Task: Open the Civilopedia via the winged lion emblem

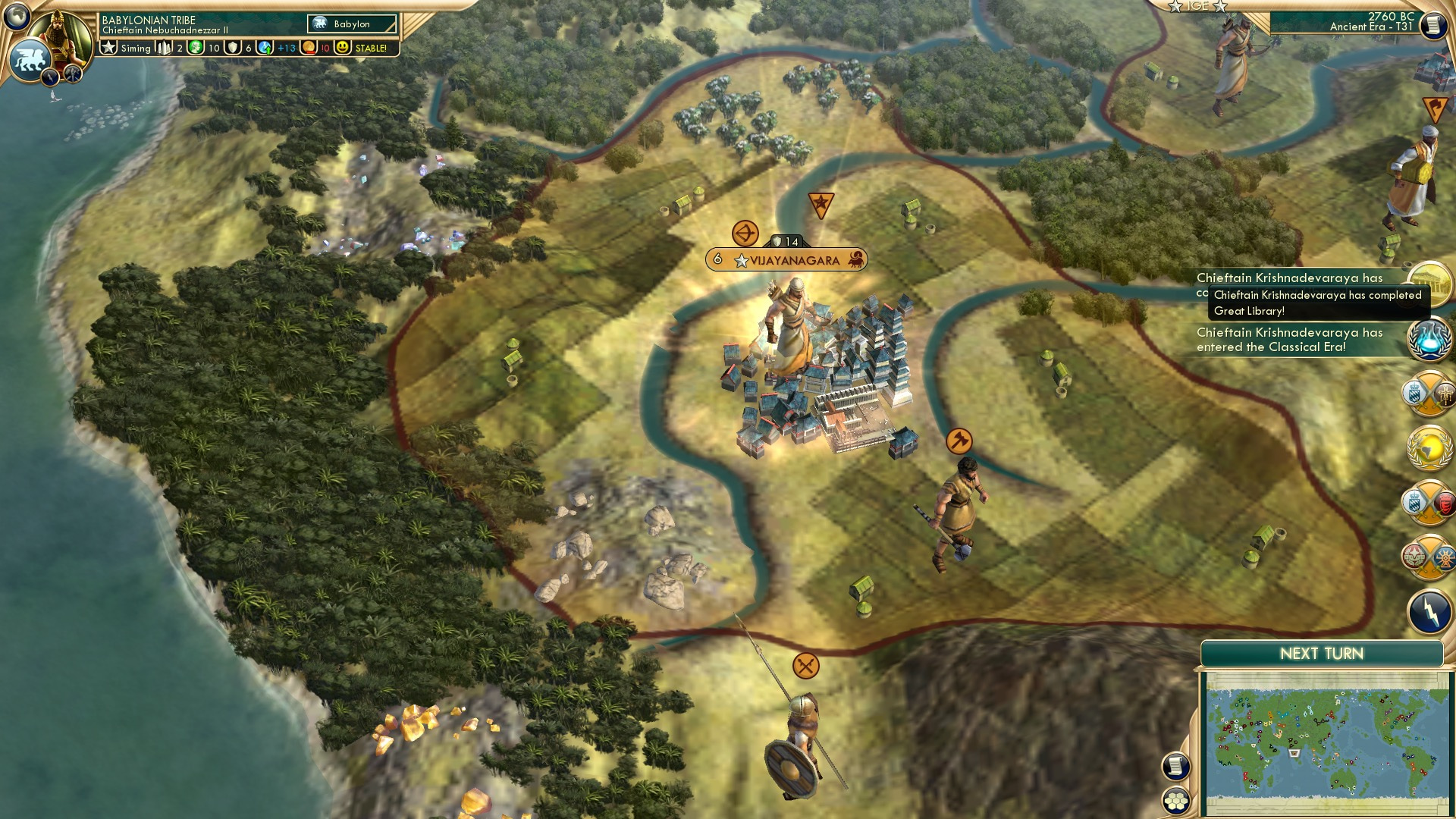Action: (x=30, y=59)
